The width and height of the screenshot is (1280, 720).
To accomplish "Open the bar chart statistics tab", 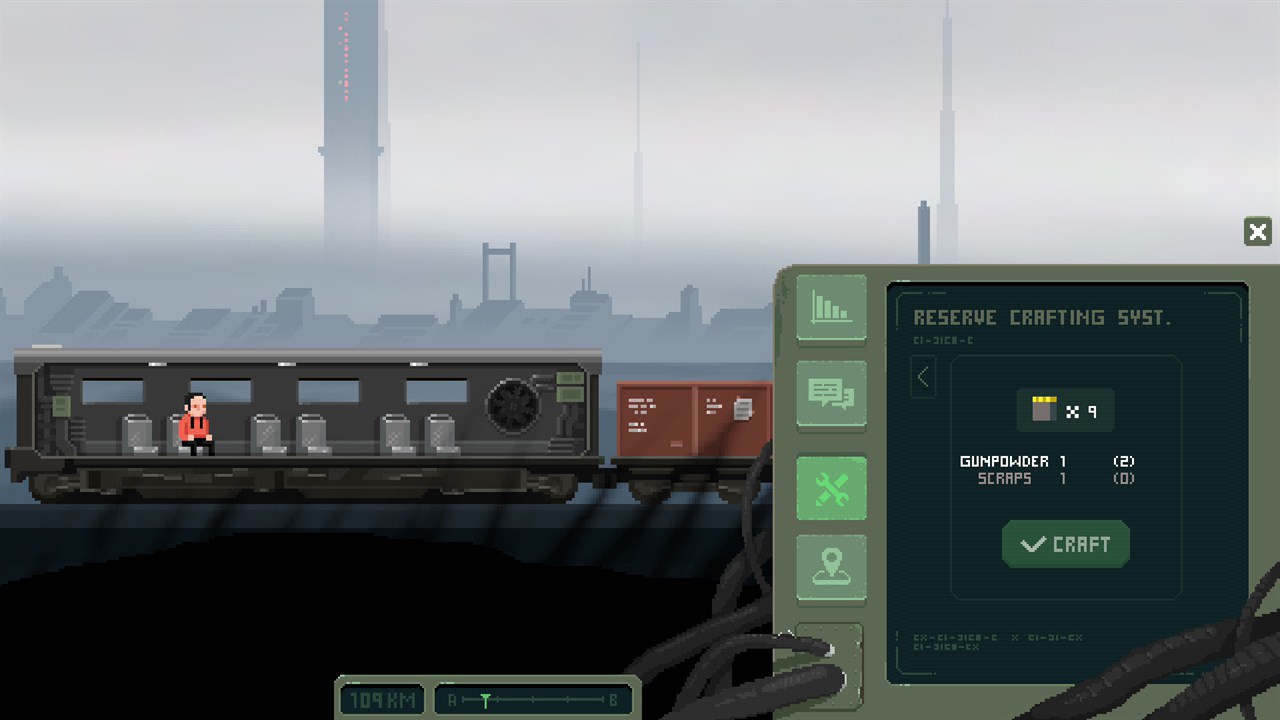I will coord(831,308).
